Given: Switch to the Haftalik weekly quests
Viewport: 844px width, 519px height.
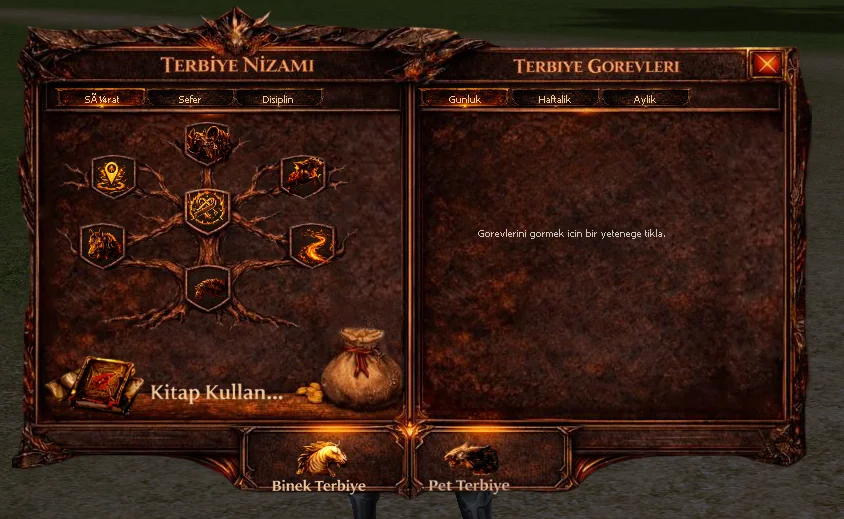Looking at the screenshot, I should 554,99.
